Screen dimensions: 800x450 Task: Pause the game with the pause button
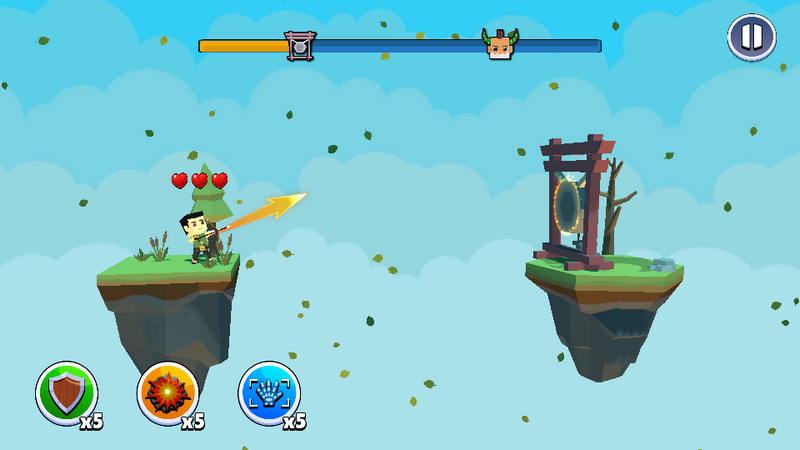[x=751, y=38]
